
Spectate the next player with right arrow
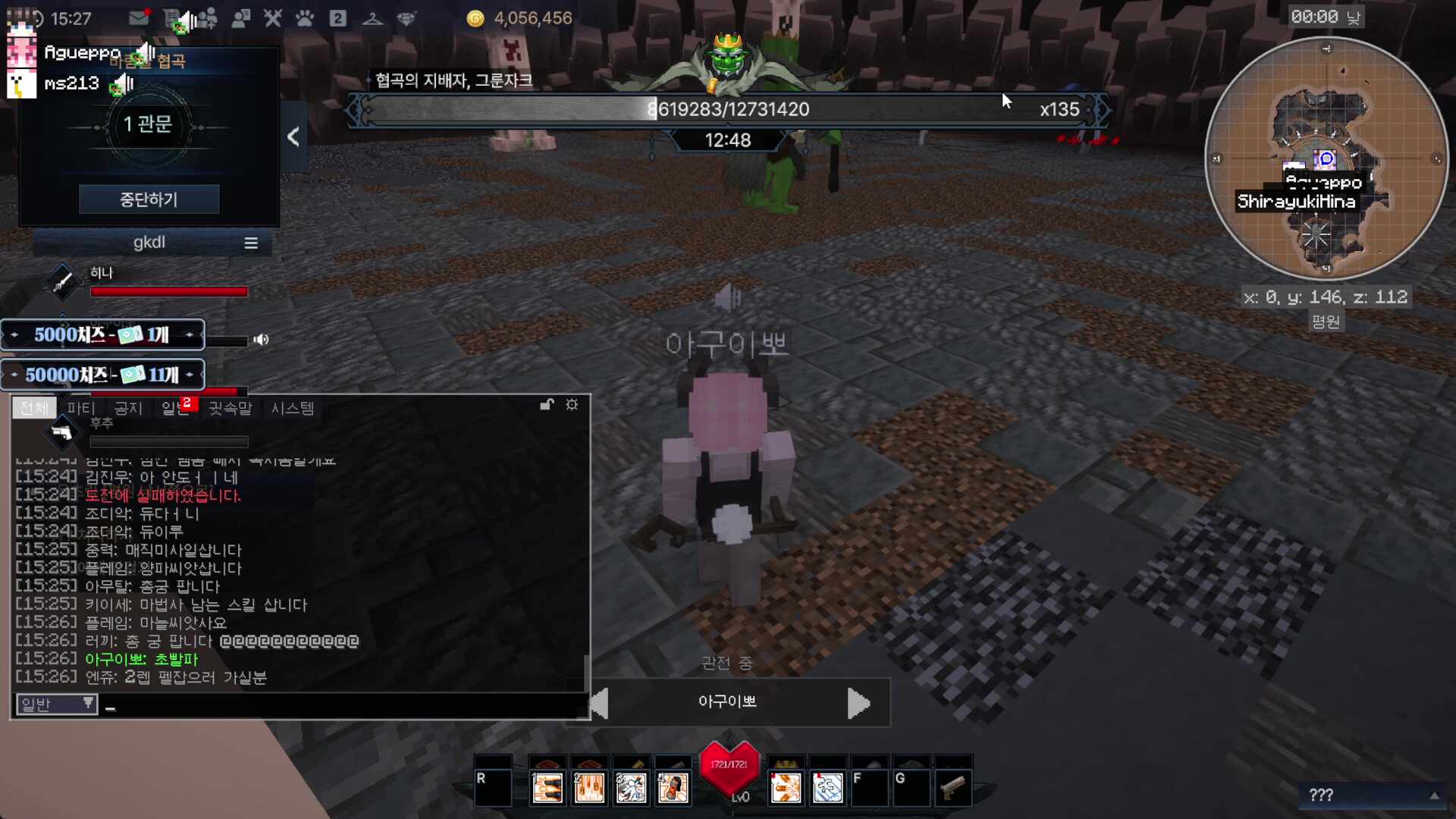coord(858,703)
